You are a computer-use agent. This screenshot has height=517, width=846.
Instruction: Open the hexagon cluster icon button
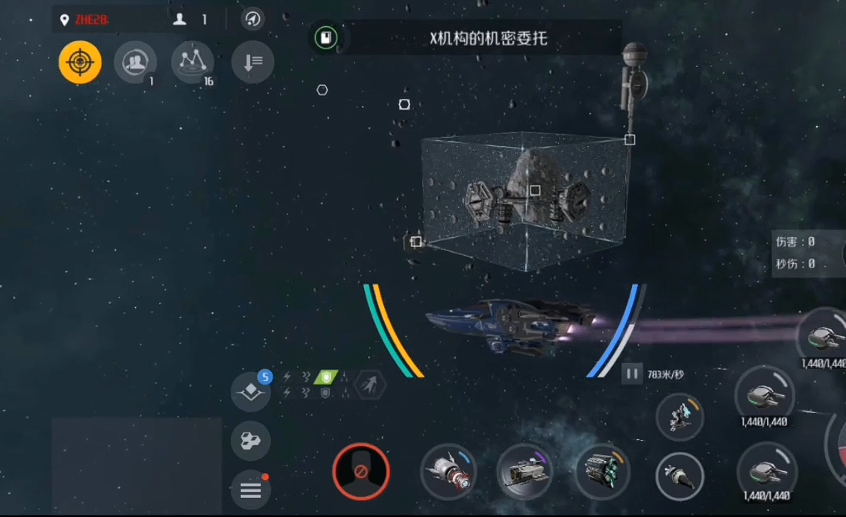[250, 440]
